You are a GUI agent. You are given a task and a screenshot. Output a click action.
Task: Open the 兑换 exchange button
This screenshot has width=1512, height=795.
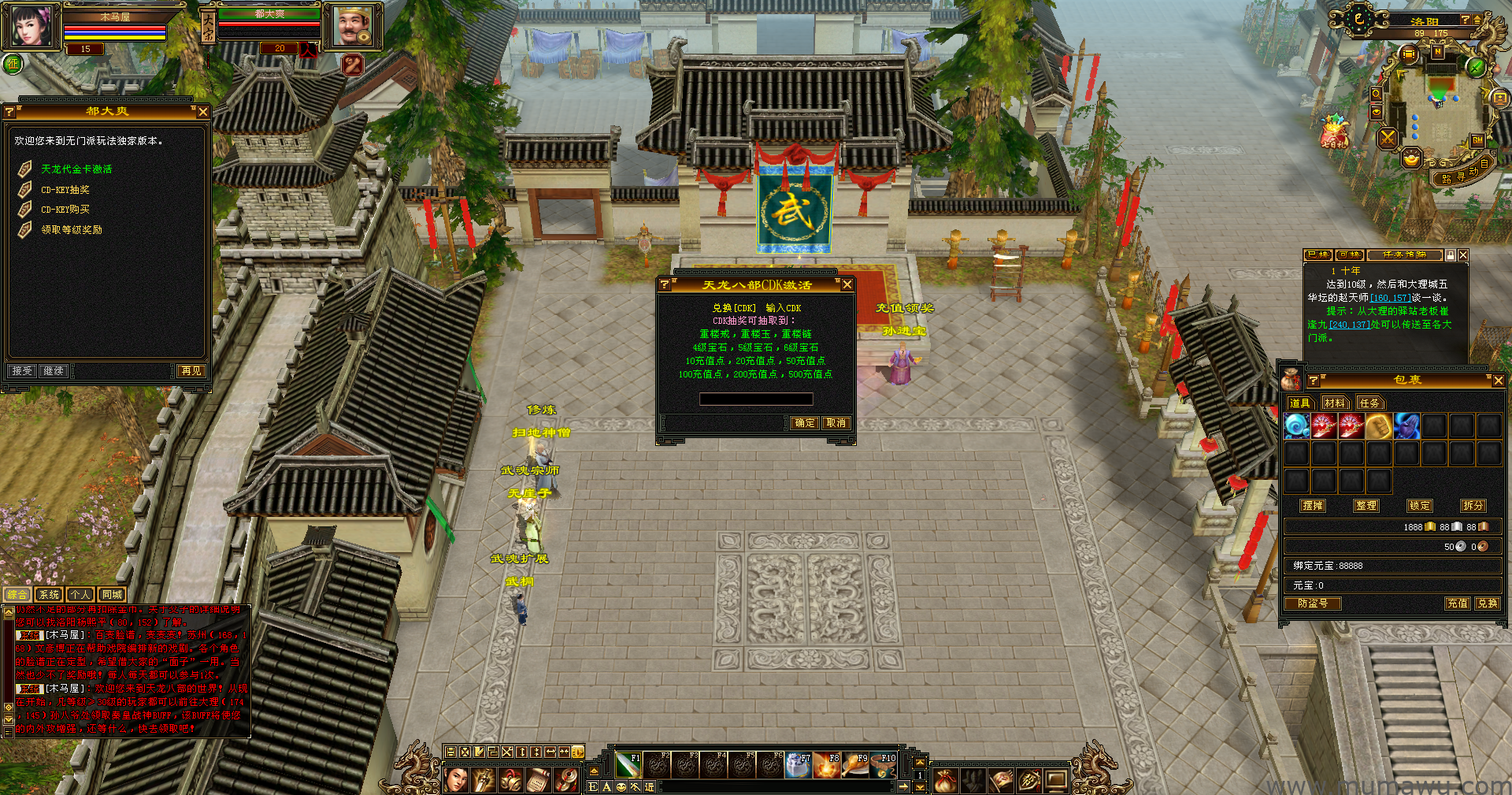coord(1487,604)
